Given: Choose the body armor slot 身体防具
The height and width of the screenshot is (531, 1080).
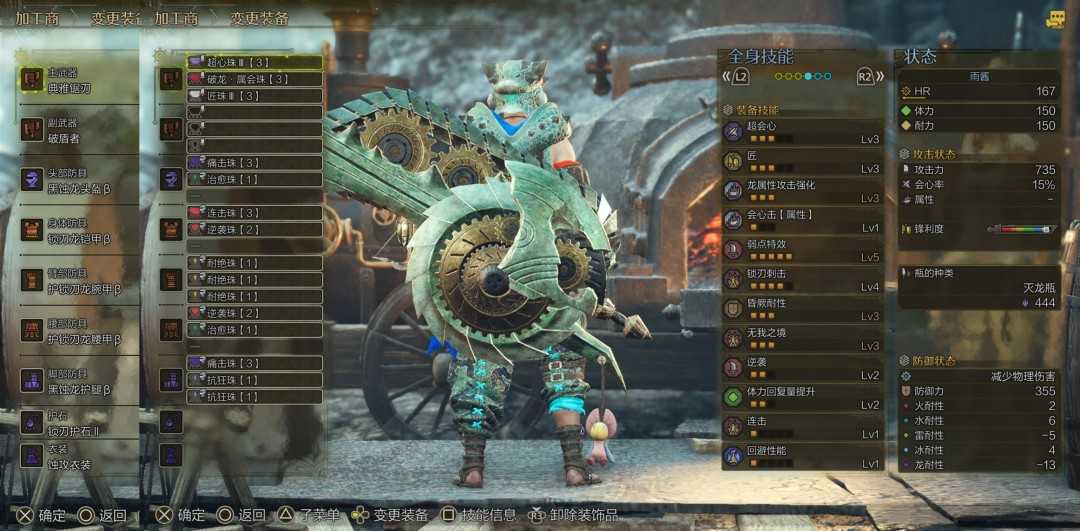Looking at the screenshot, I should tap(75, 231).
